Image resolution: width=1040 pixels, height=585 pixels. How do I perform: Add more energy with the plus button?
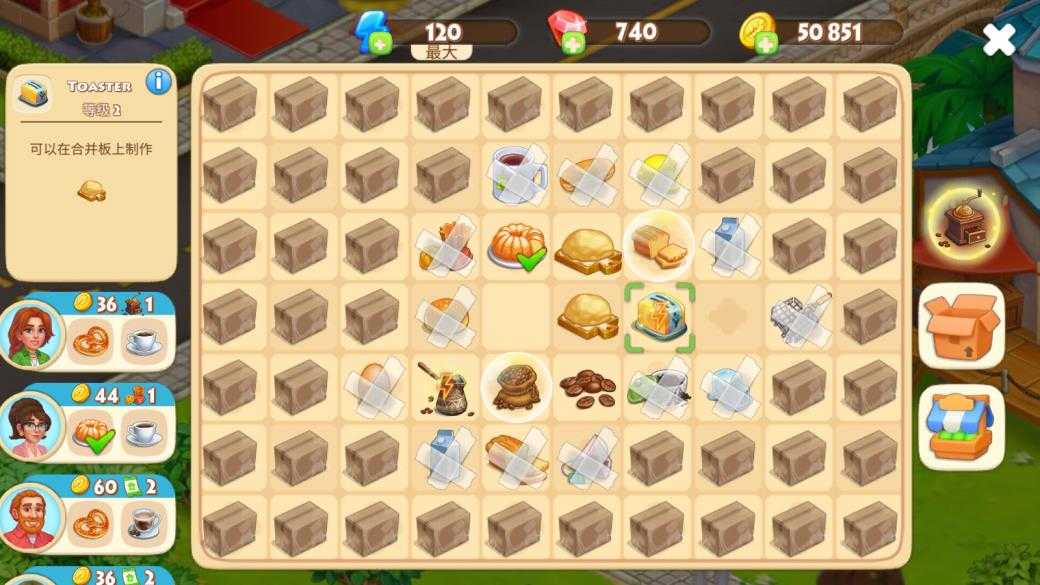pos(380,43)
